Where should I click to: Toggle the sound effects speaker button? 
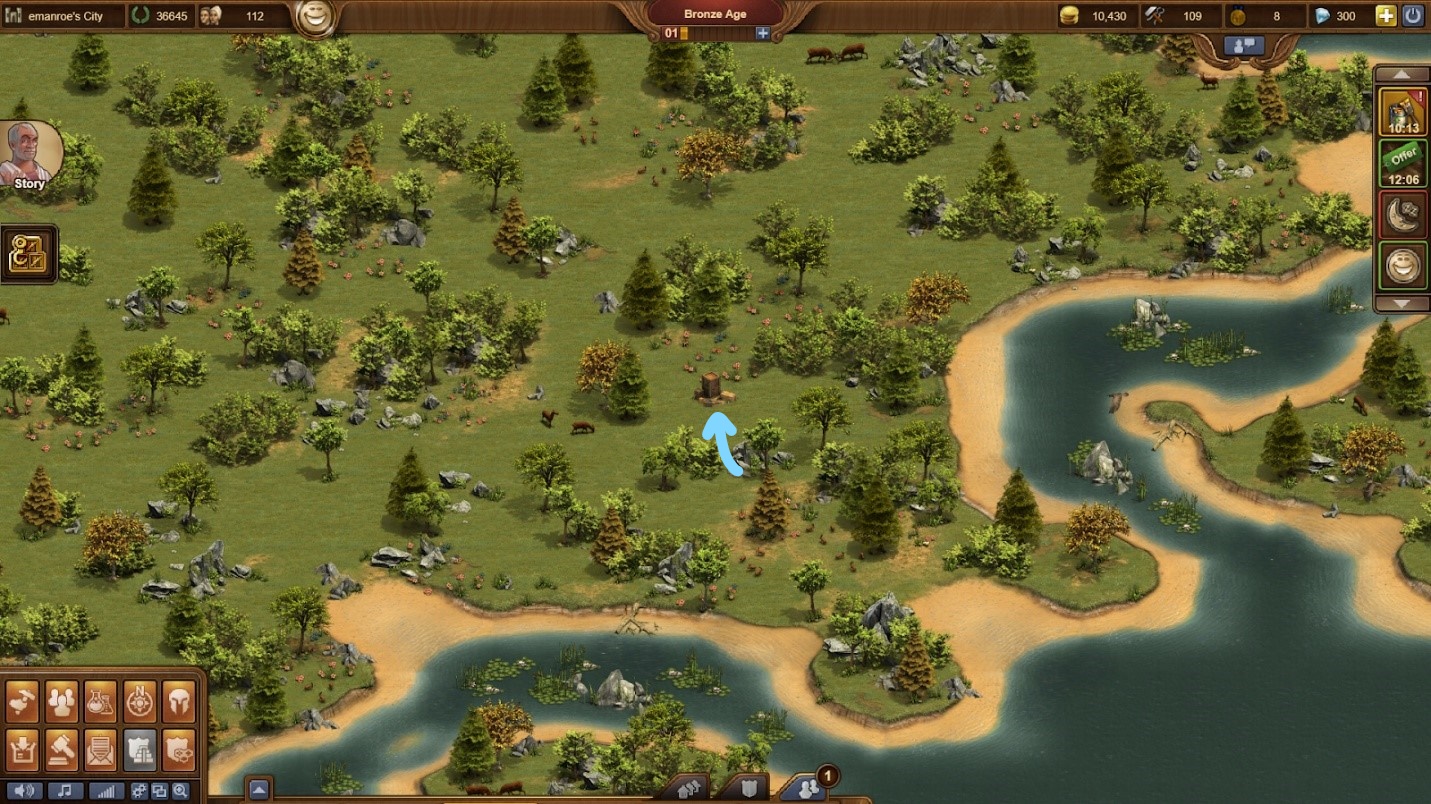(25, 791)
